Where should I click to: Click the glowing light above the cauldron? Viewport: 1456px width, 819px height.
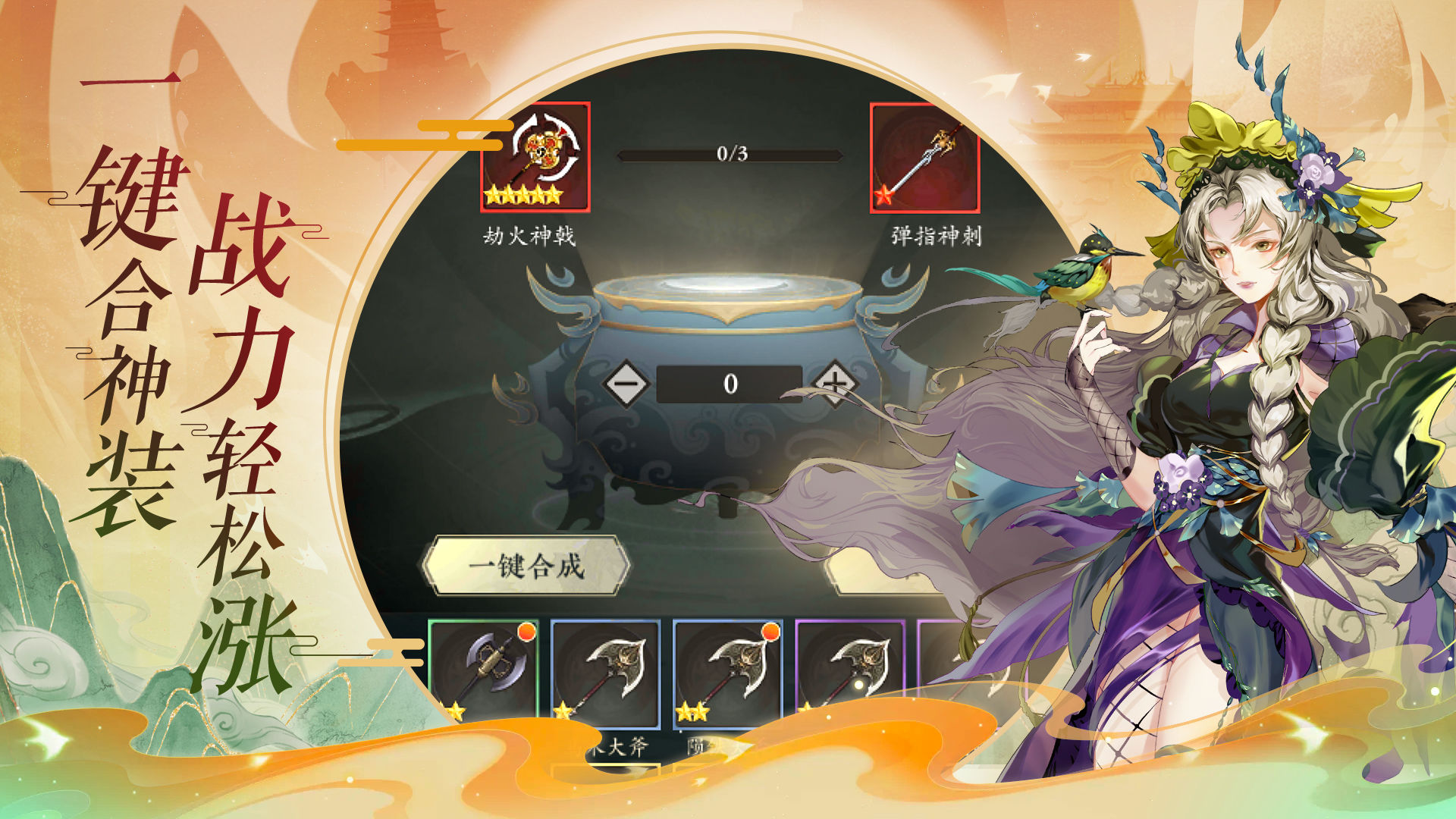click(x=732, y=284)
